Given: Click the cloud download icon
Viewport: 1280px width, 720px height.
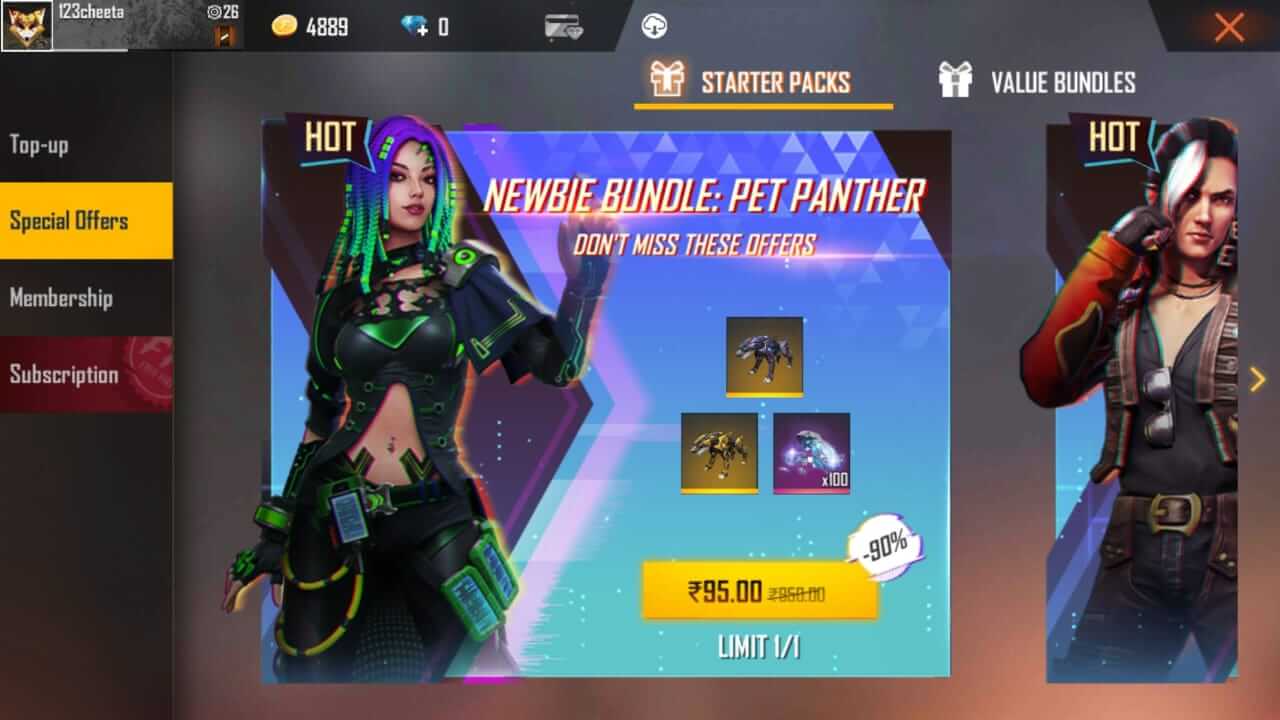Looking at the screenshot, I should pyautogui.click(x=655, y=26).
